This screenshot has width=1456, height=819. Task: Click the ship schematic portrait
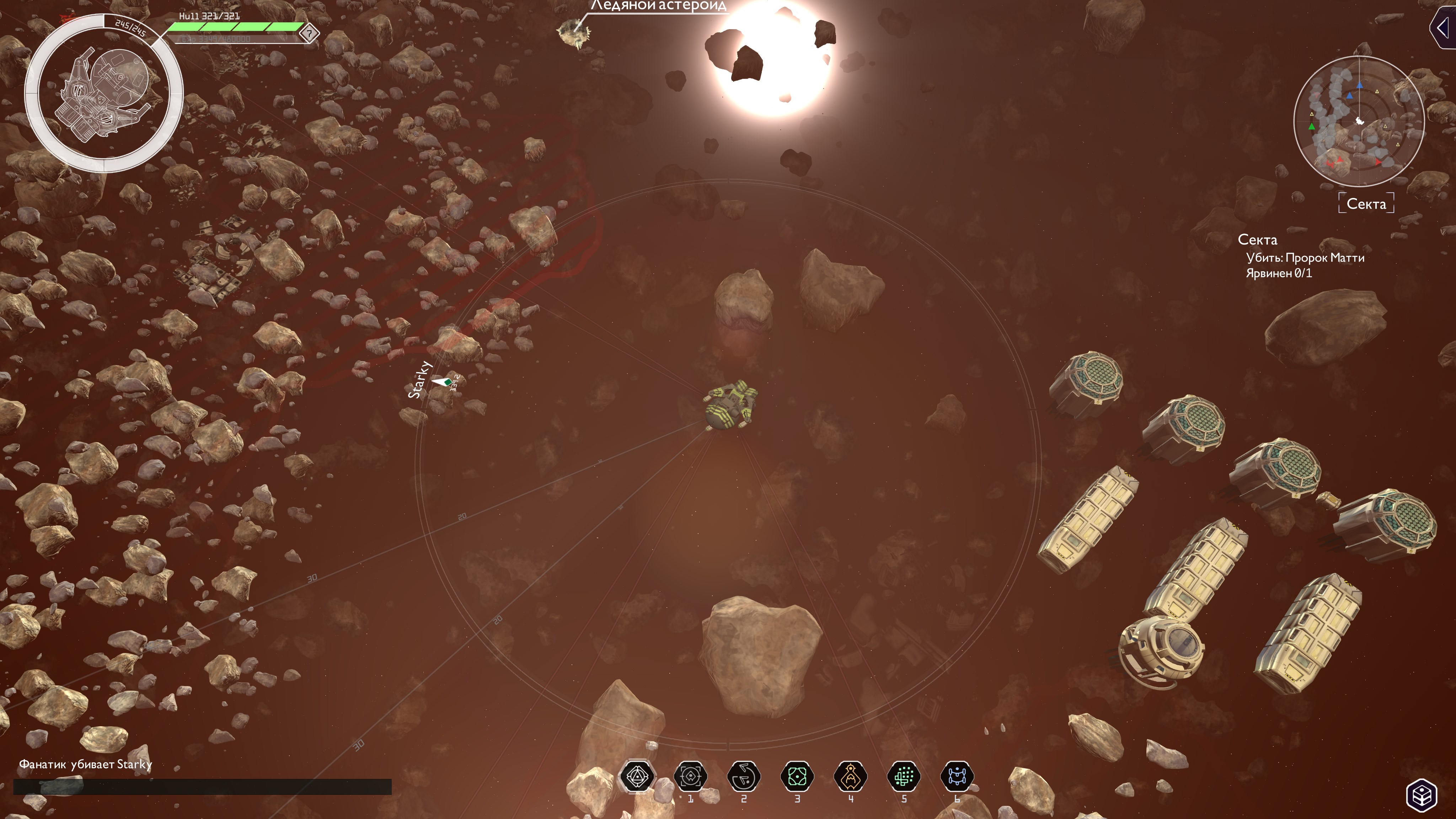point(103,93)
